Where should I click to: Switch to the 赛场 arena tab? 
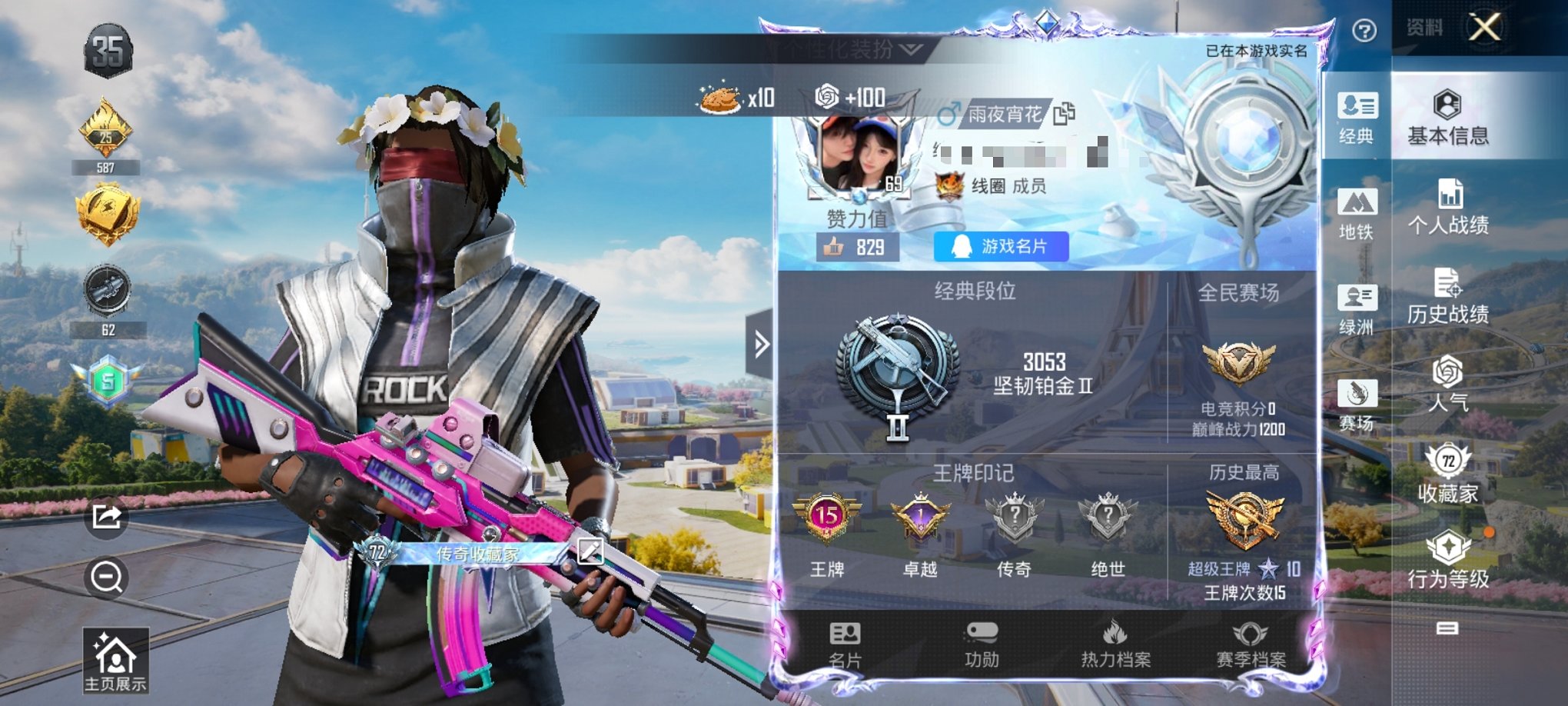1357,405
